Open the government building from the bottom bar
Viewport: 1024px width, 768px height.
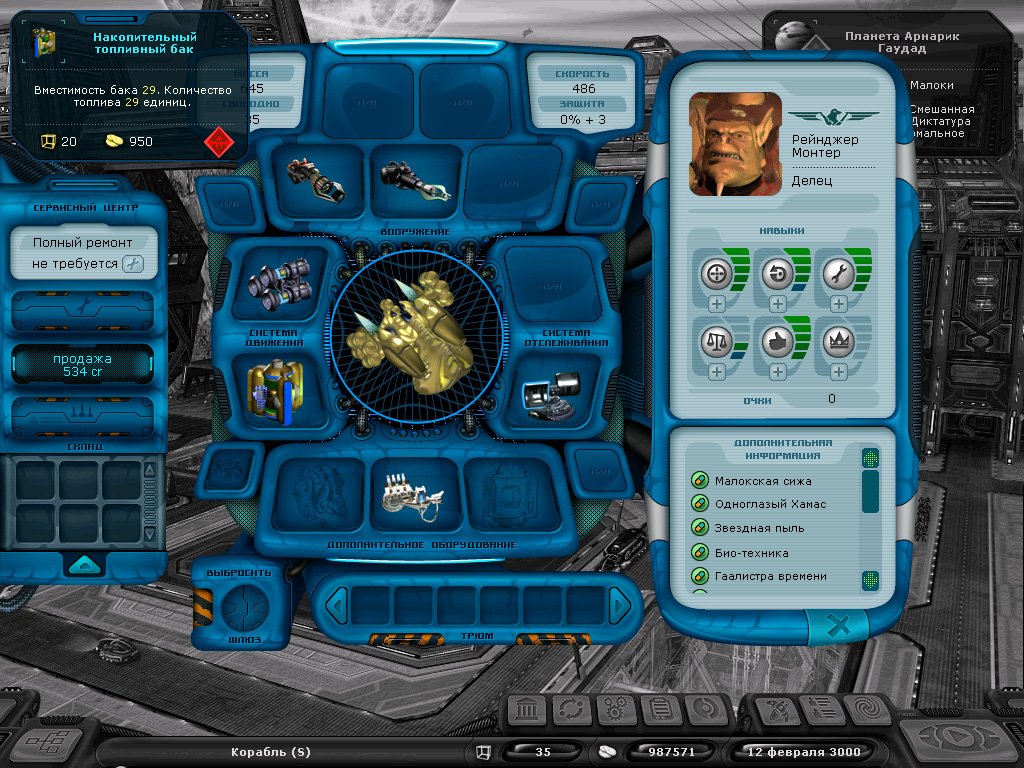(x=527, y=711)
